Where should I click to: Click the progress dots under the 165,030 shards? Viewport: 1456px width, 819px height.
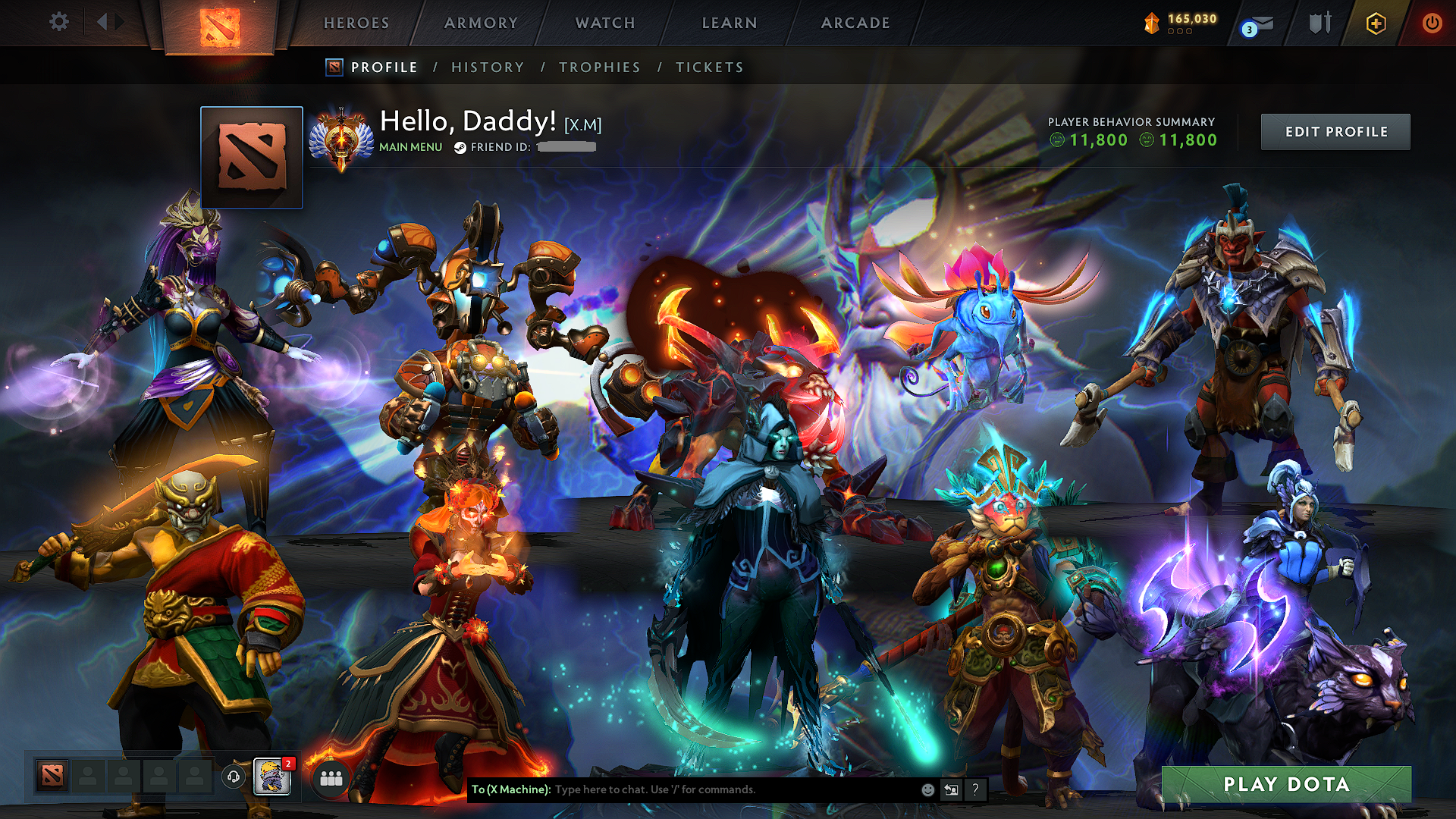pyautogui.click(x=1180, y=33)
